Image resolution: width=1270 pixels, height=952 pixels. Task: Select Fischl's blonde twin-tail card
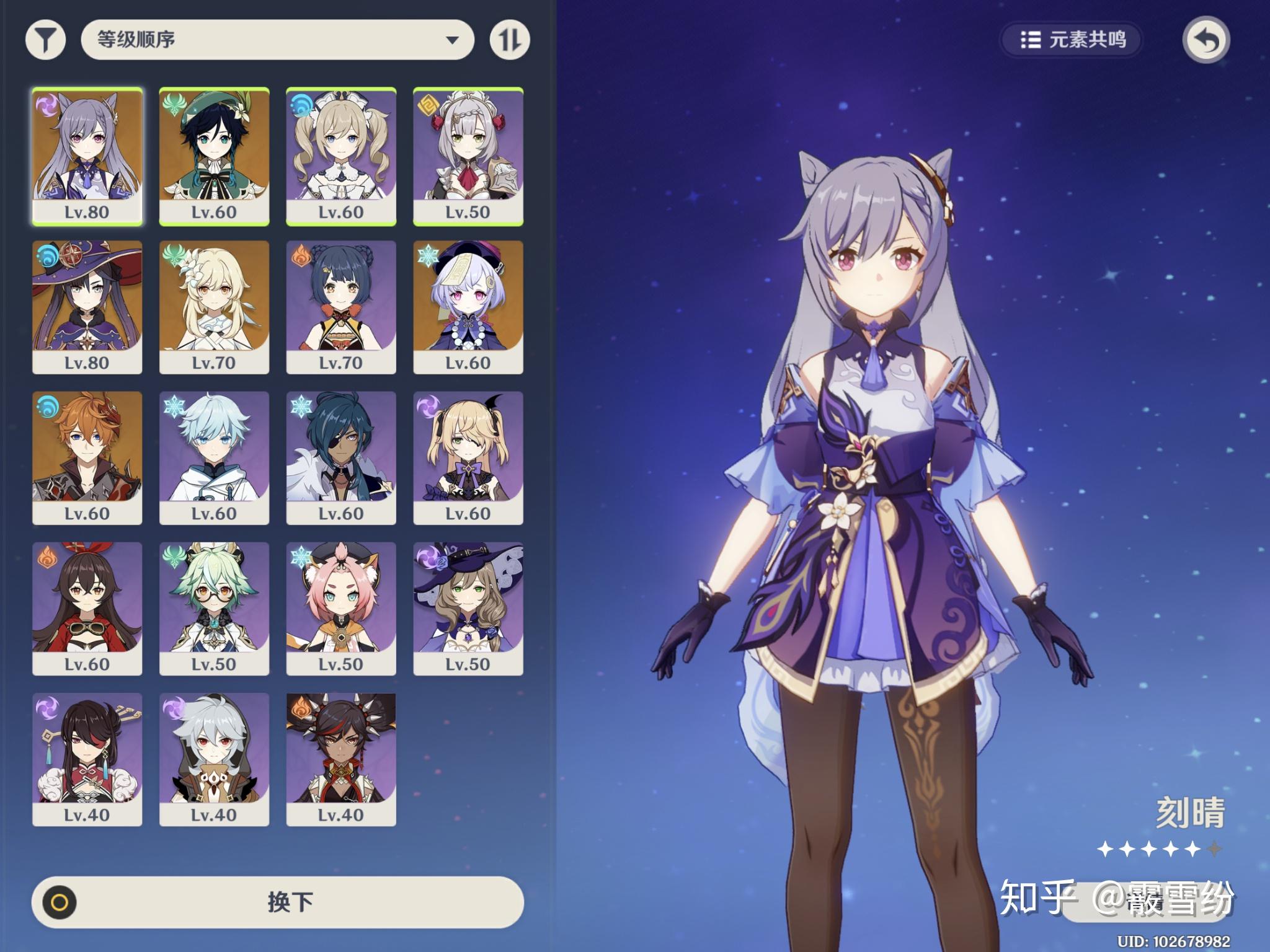pos(468,458)
